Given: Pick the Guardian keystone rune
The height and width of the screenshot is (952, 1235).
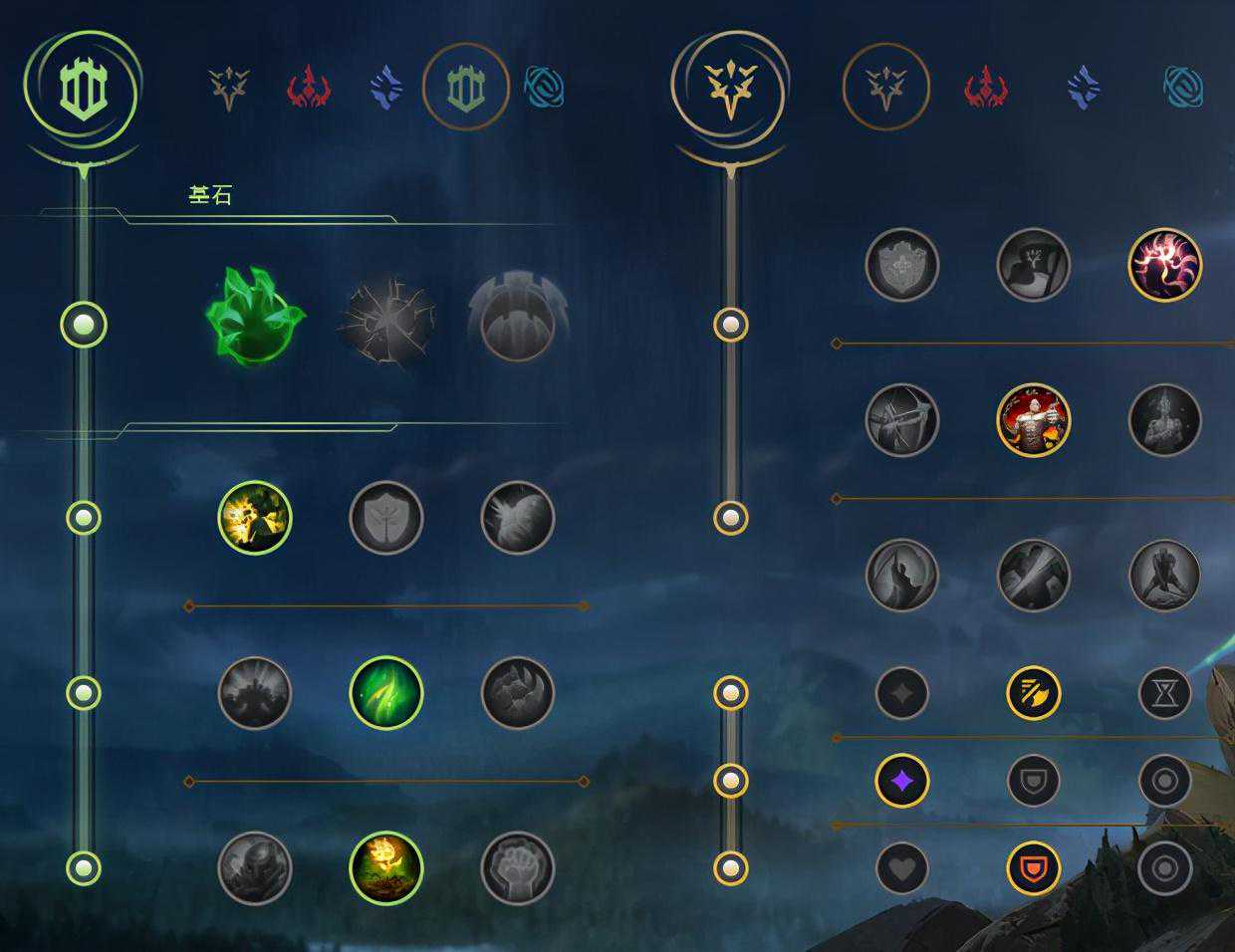Looking at the screenshot, I should [518, 318].
